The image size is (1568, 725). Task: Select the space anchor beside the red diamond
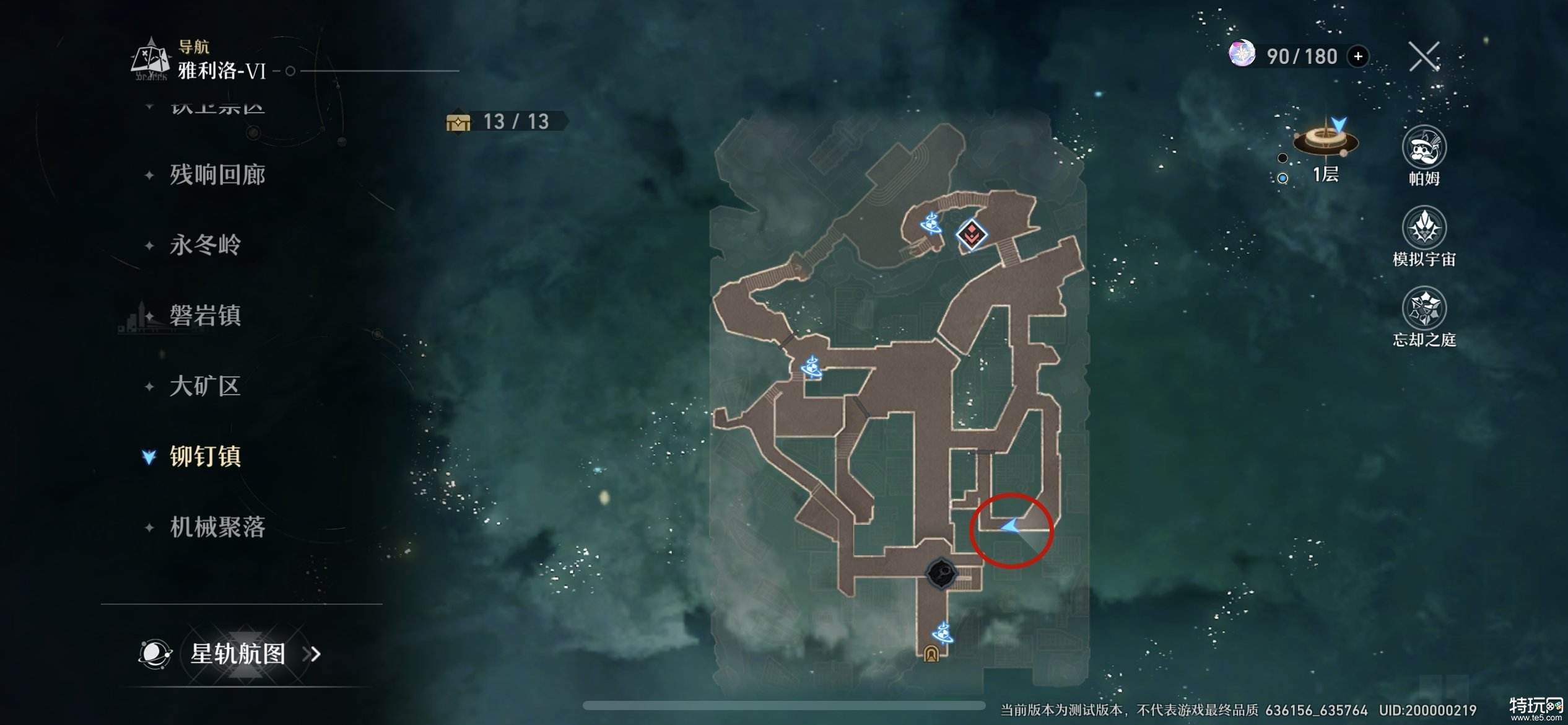[931, 222]
